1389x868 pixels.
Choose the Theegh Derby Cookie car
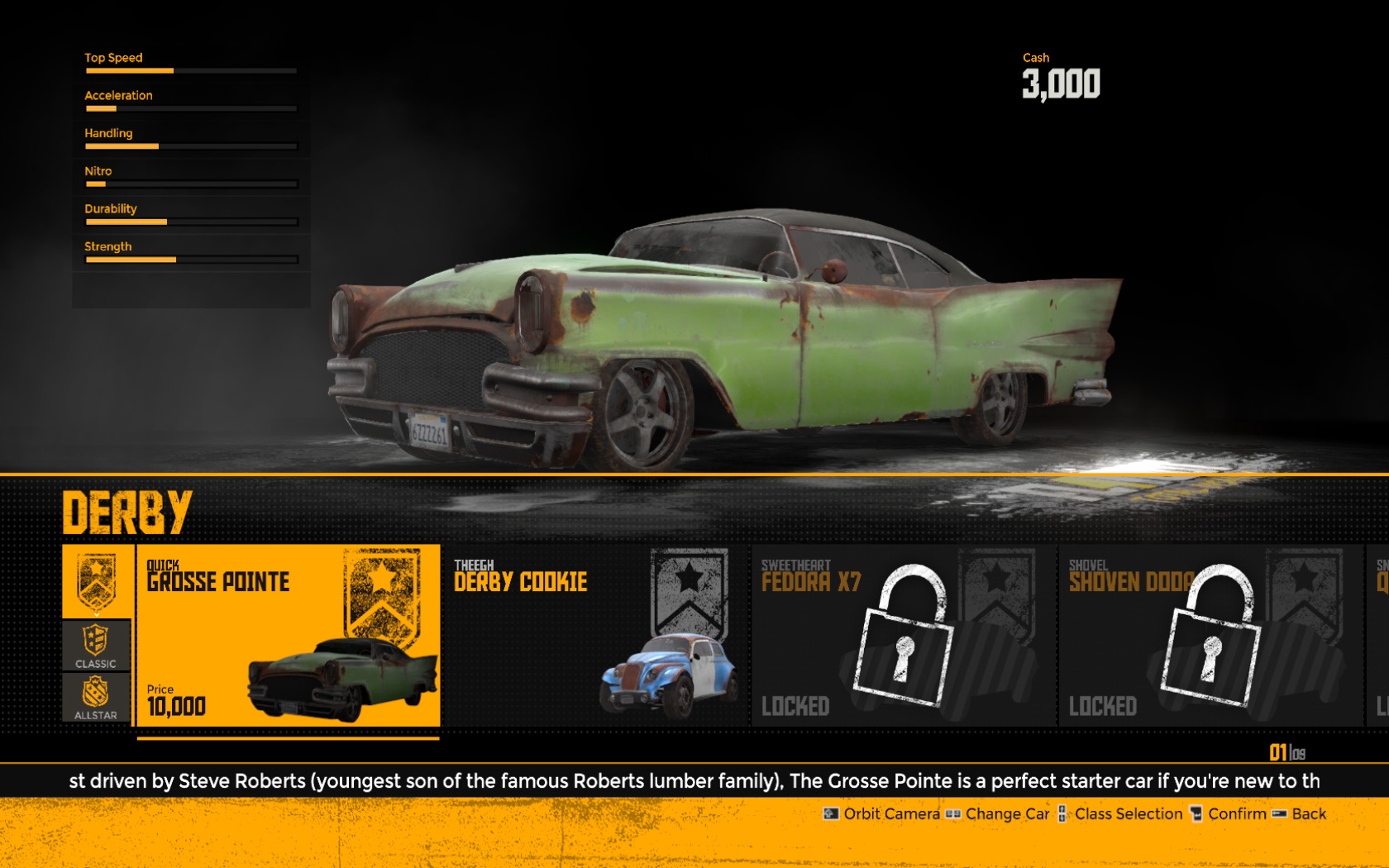(x=594, y=635)
